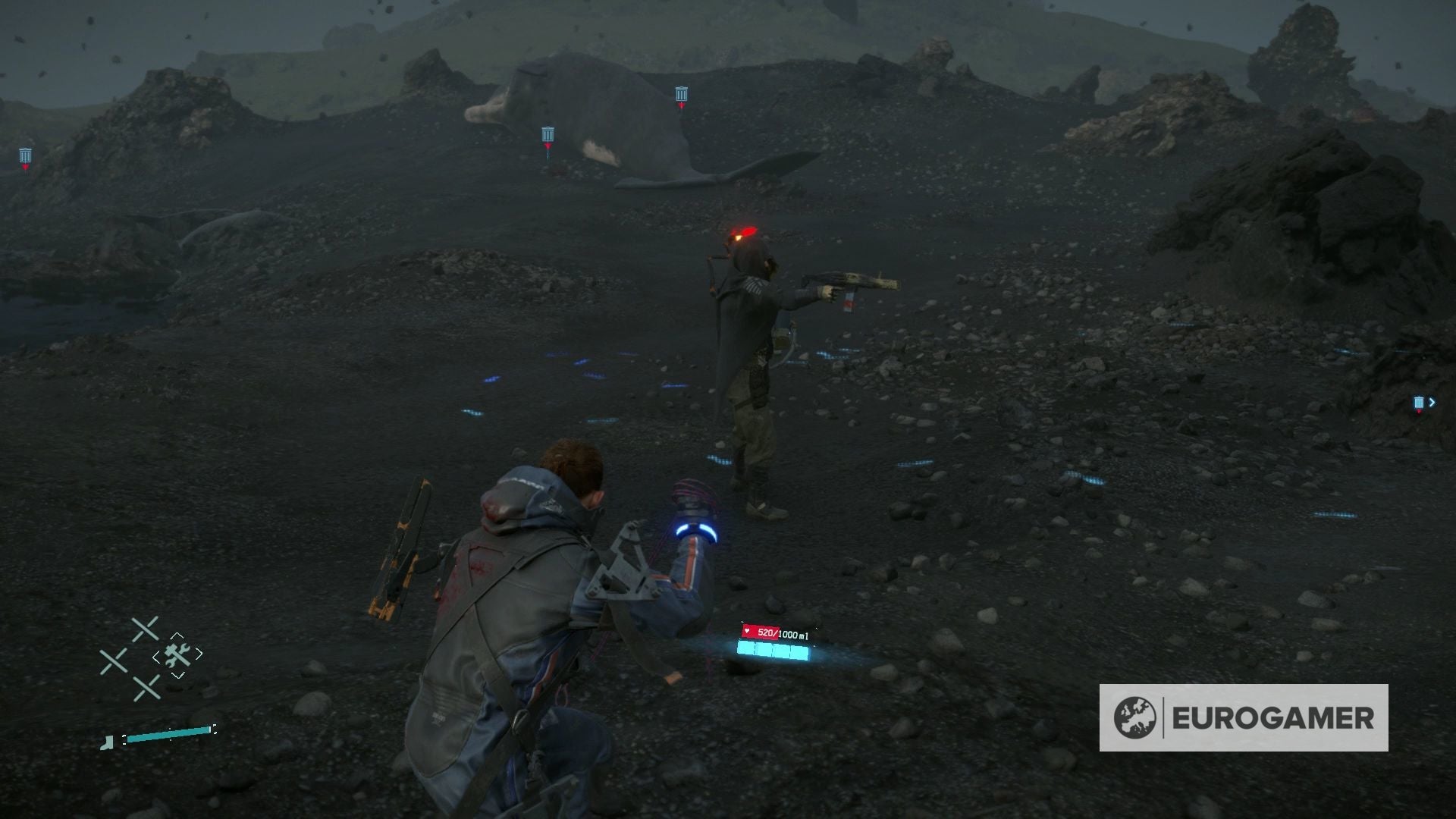Select the boot icon beside the stamina bar

pyautogui.click(x=108, y=744)
